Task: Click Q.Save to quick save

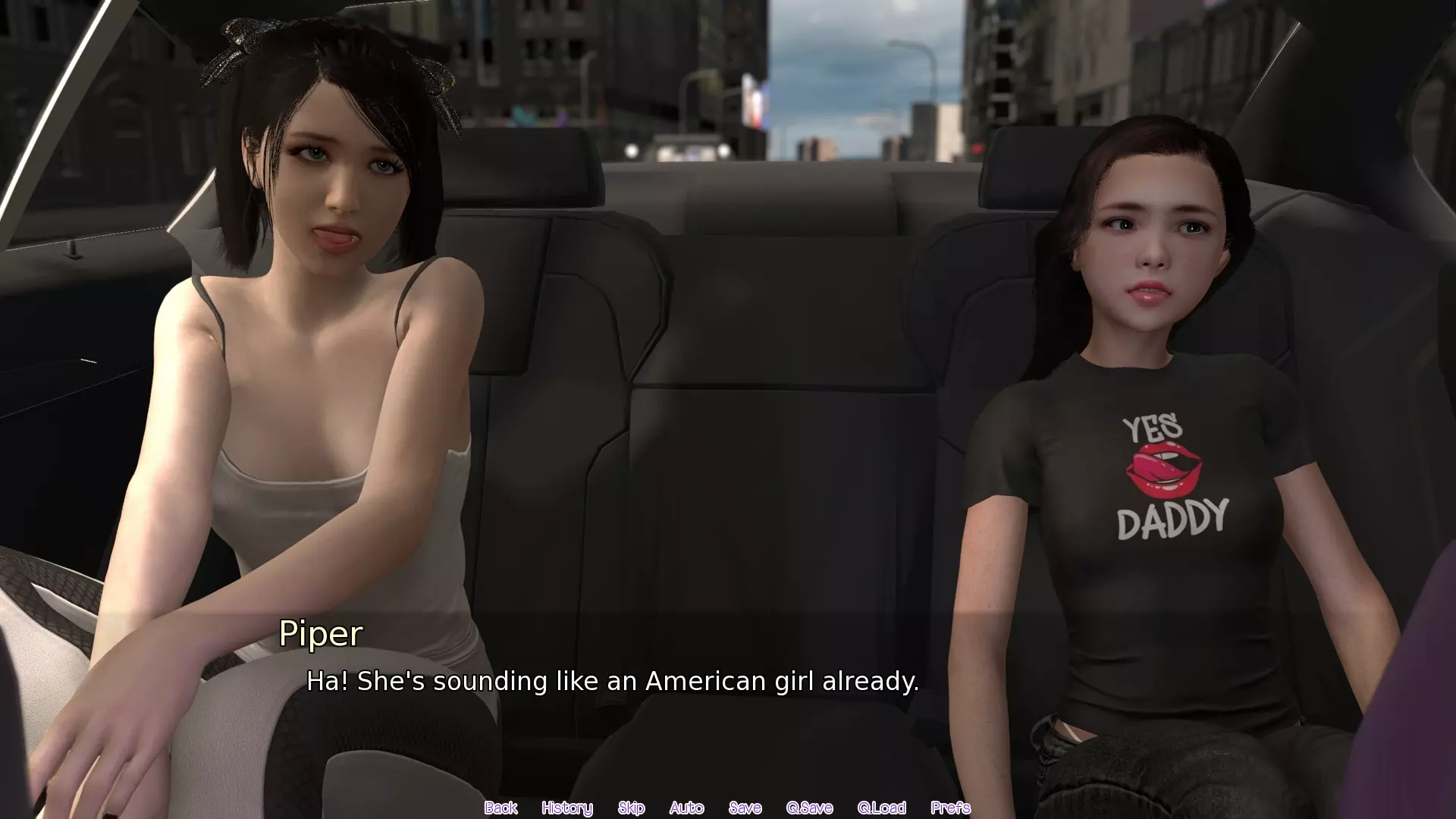Action: [809, 808]
